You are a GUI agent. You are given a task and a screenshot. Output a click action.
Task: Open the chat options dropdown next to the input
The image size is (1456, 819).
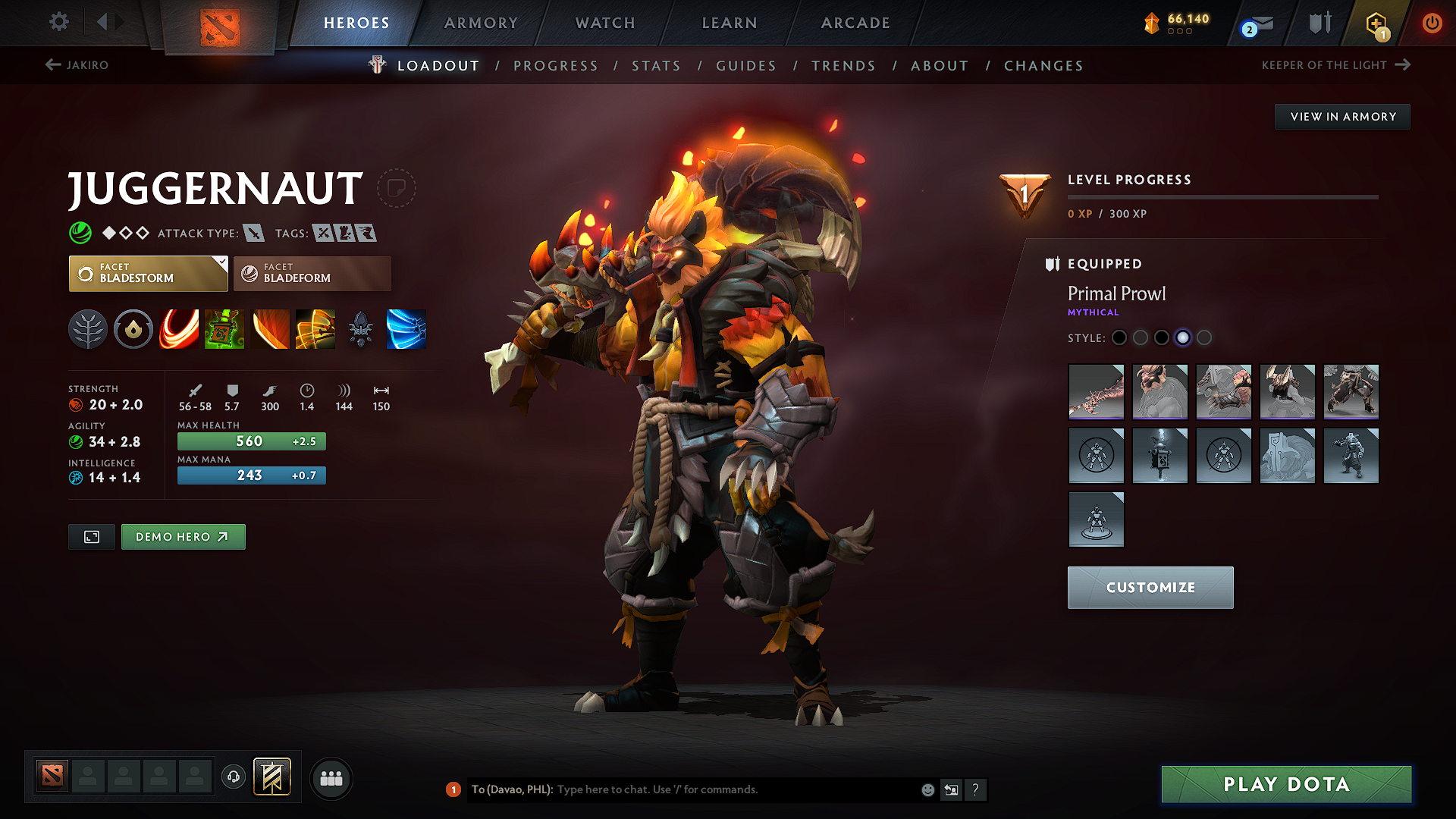(951, 789)
